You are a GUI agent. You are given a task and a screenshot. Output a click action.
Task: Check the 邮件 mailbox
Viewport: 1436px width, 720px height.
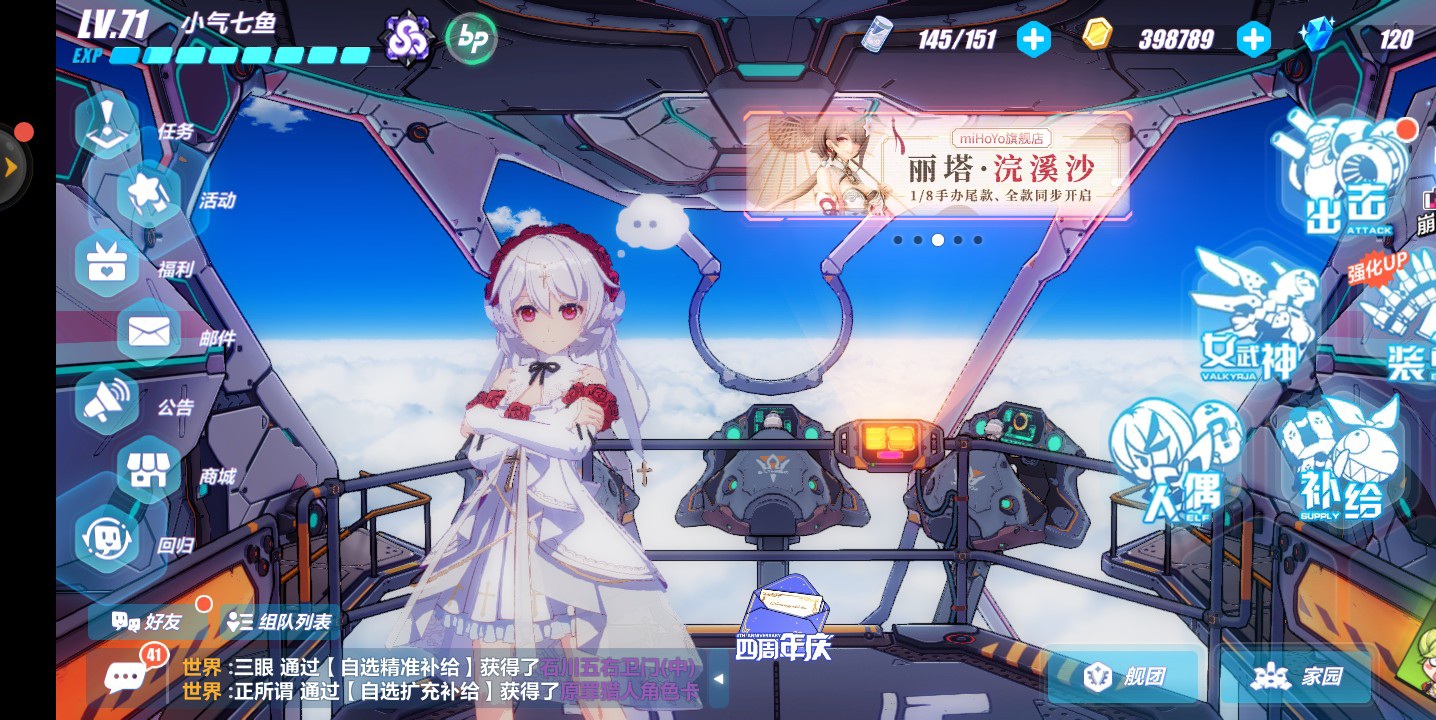(x=150, y=334)
